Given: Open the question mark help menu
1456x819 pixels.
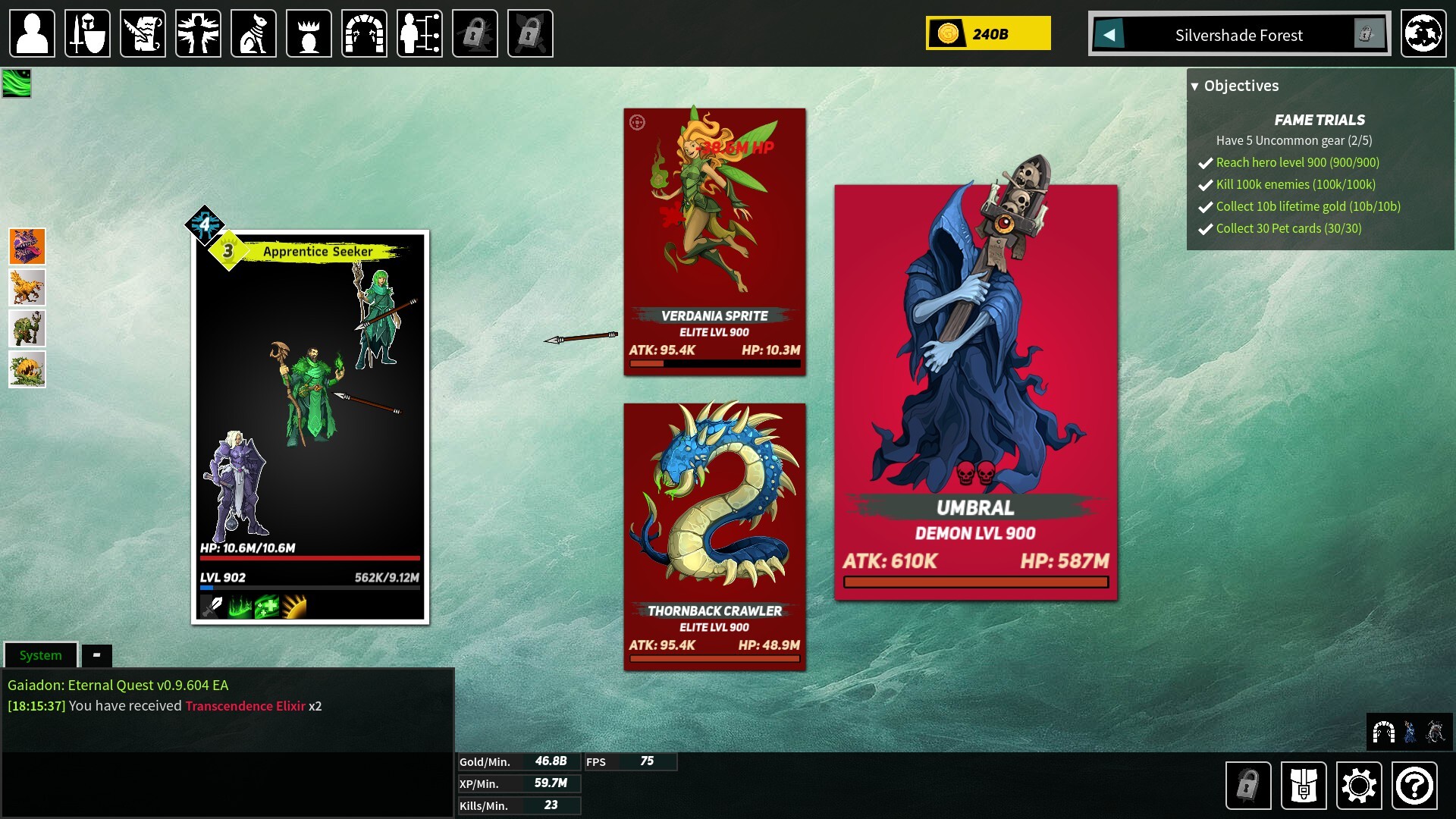Looking at the screenshot, I should pos(1414,786).
